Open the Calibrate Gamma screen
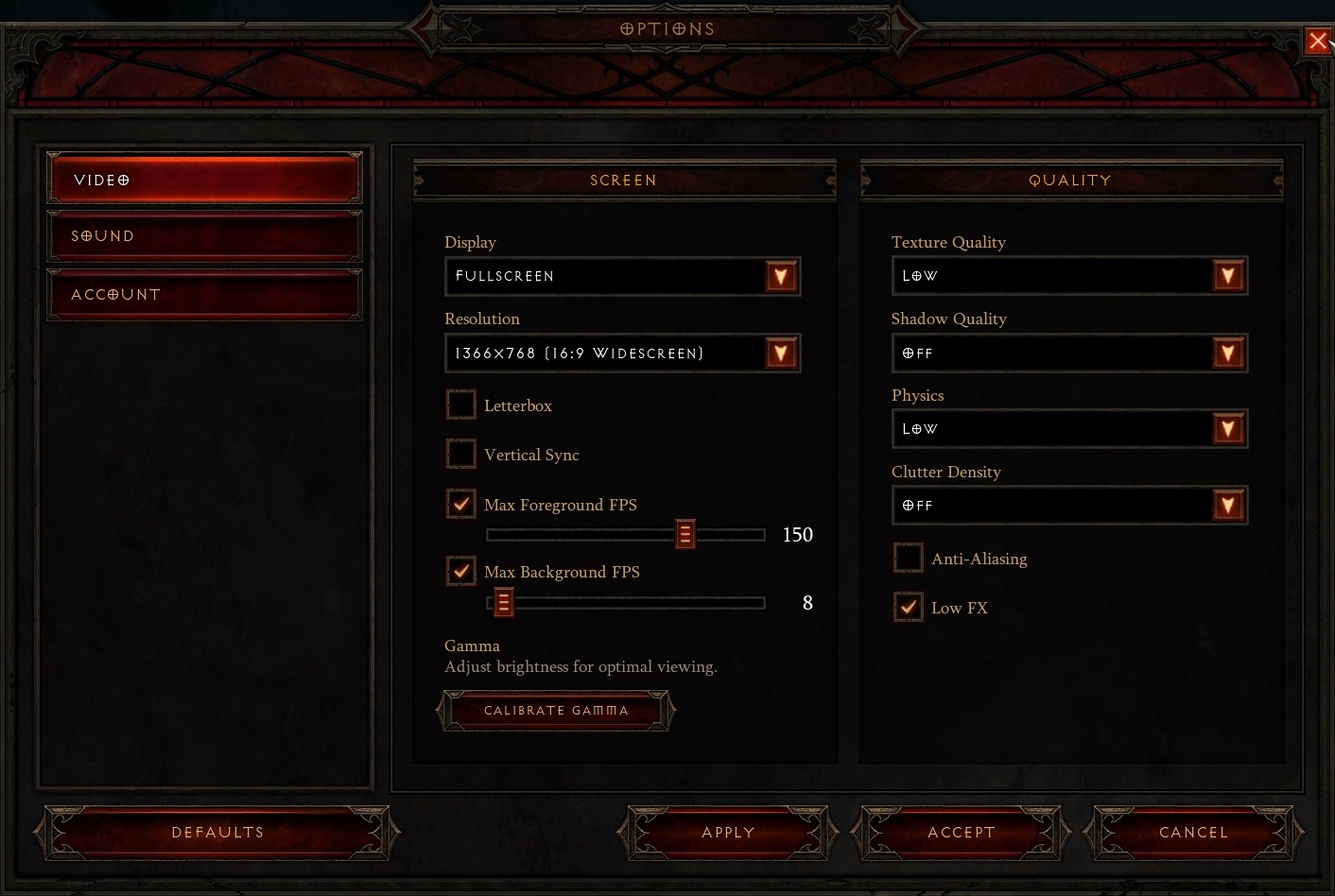Image resolution: width=1335 pixels, height=896 pixels. click(x=556, y=711)
